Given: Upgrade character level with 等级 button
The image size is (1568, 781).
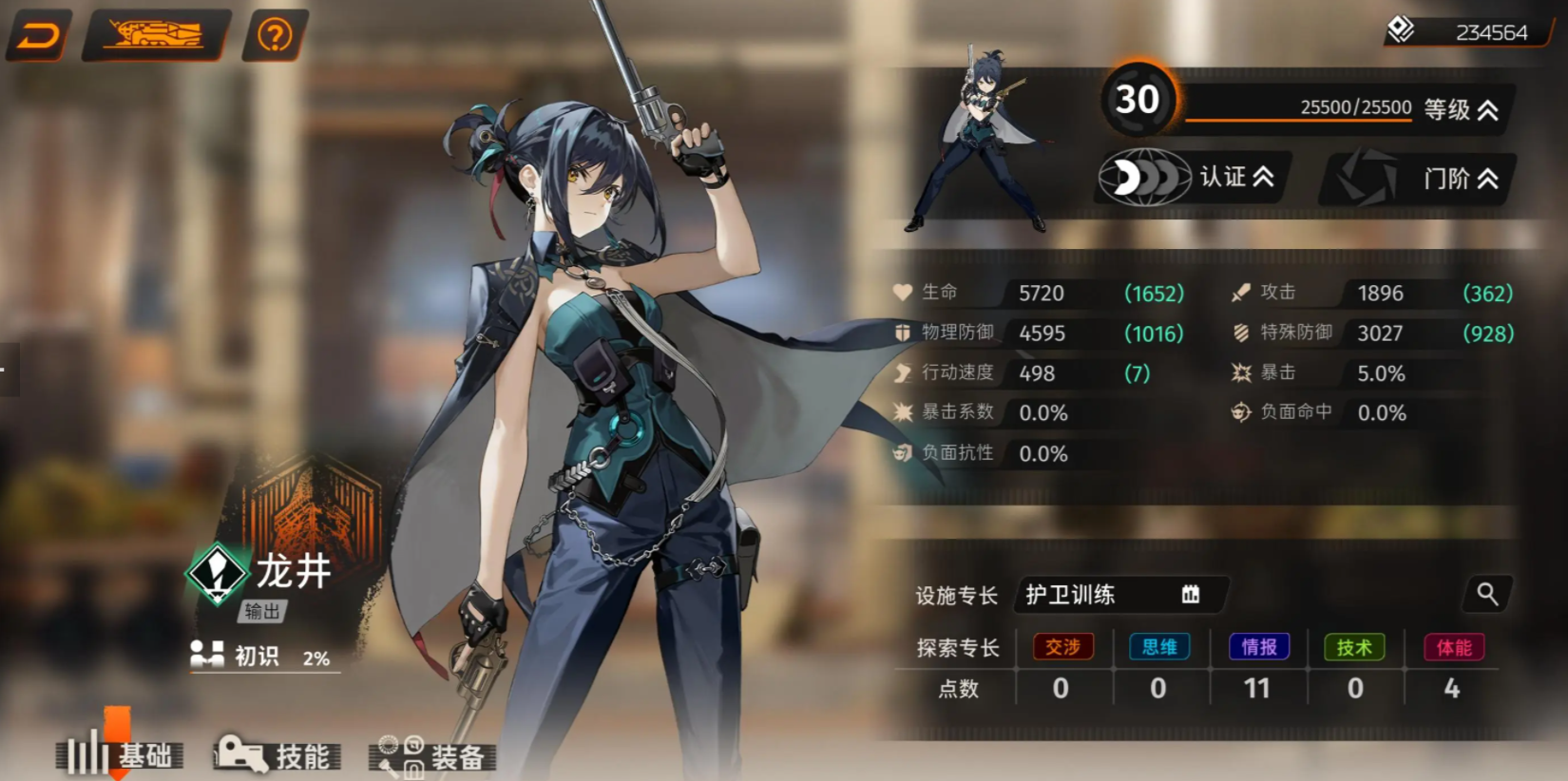Looking at the screenshot, I should click(x=1462, y=110).
